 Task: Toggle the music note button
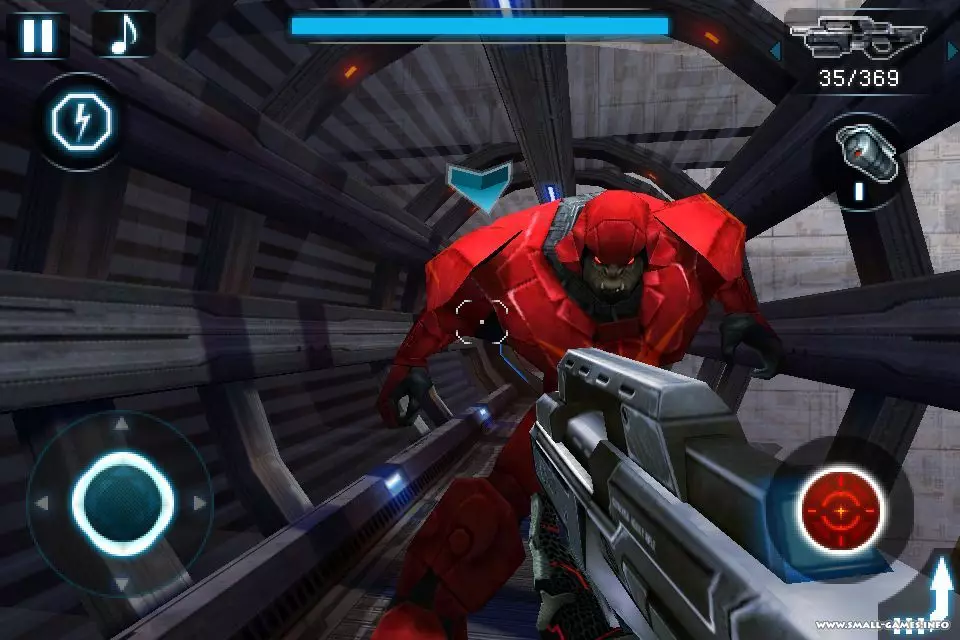pyautogui.click(x=123, y=35)
